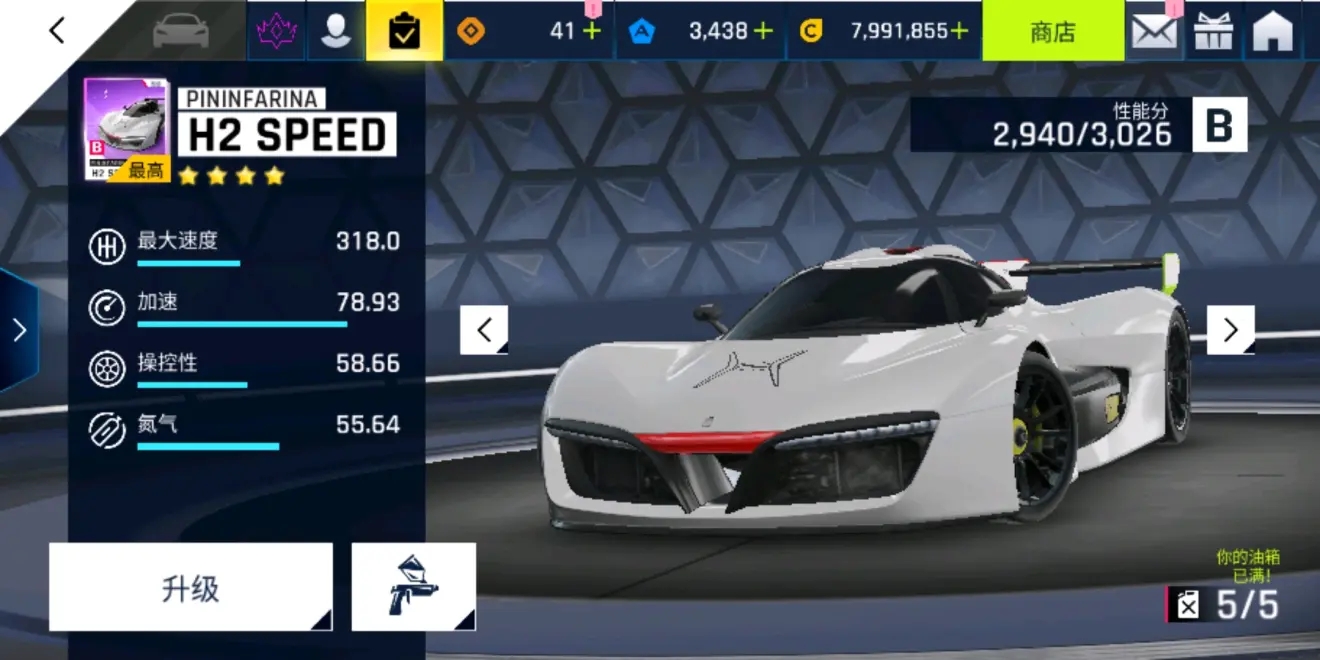Viewport: 1320px width, 660px height.
Task: Open the yellow clipboard missions tab
Action: pos(404,31)
